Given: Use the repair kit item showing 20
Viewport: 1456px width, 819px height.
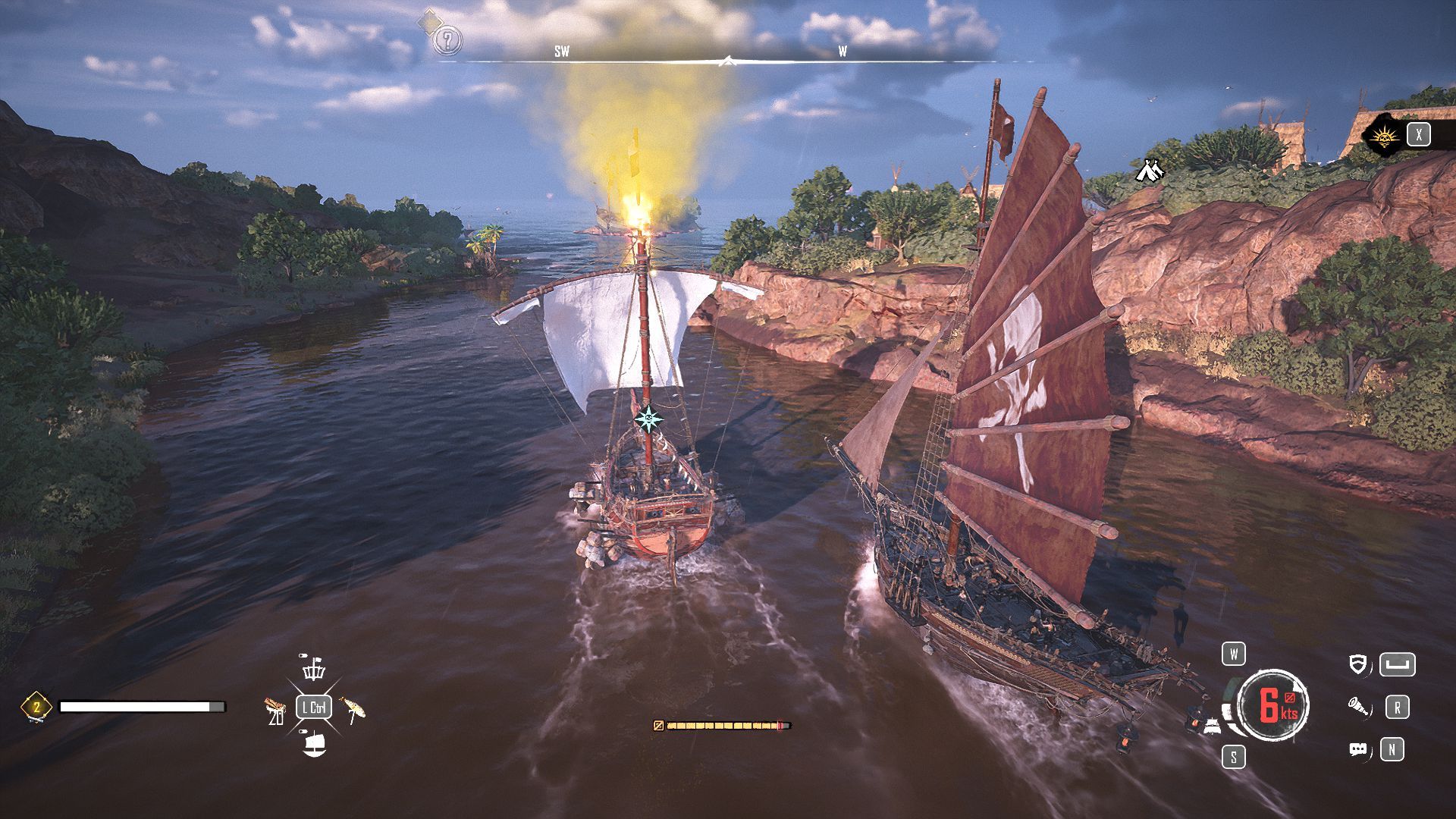Looking at the screenshot, I should (275, 710).
